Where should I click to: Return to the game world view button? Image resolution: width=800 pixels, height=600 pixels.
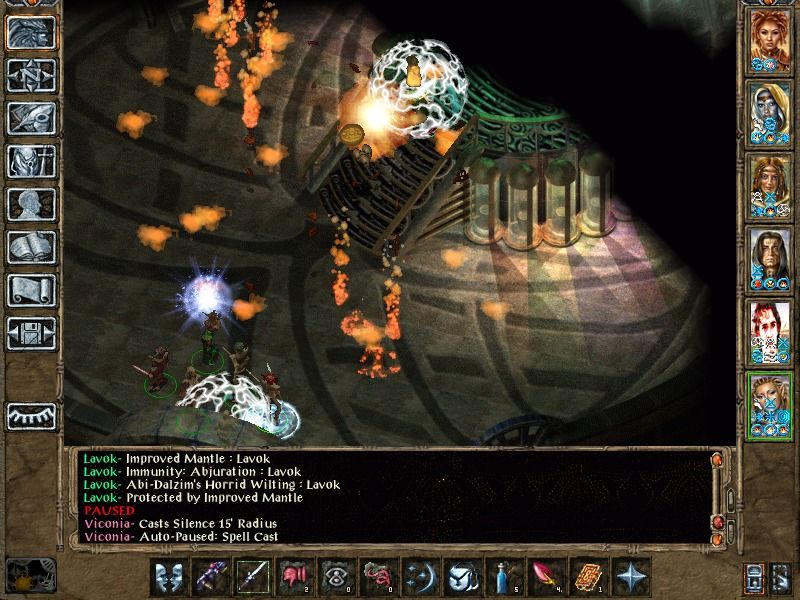click(x=31, y=32)
